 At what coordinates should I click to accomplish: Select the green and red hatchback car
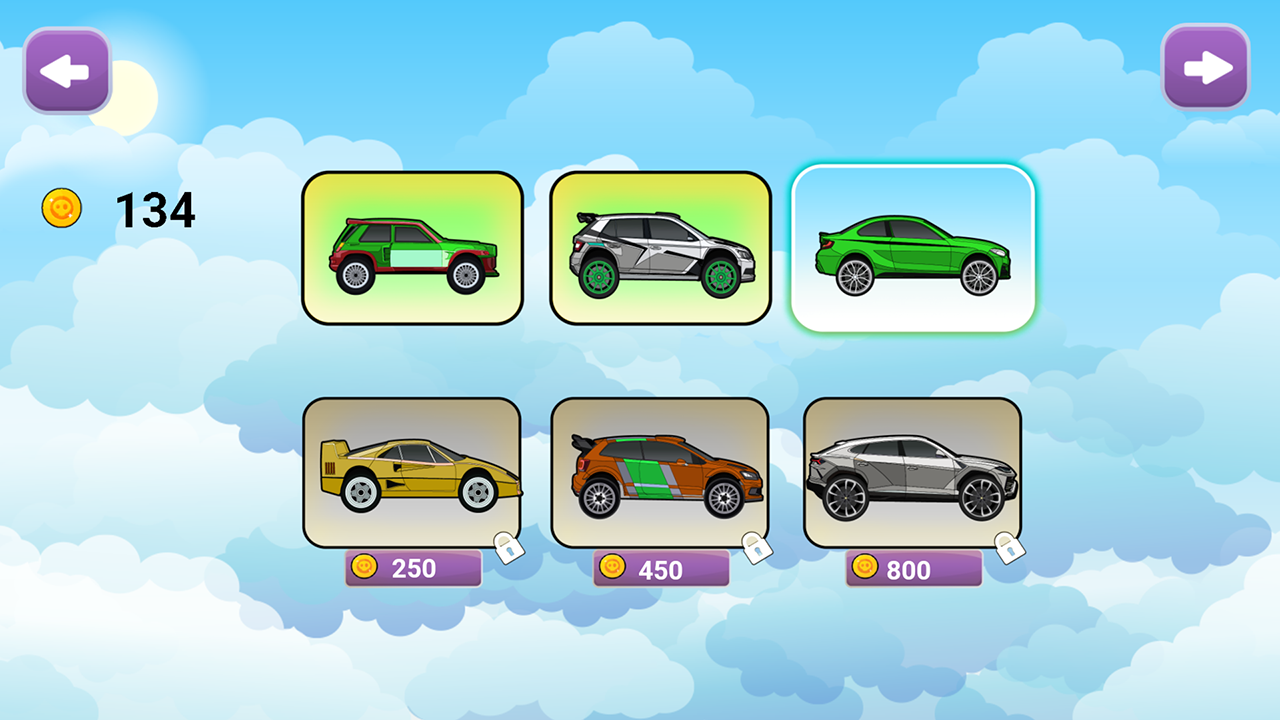pos(412,248)
